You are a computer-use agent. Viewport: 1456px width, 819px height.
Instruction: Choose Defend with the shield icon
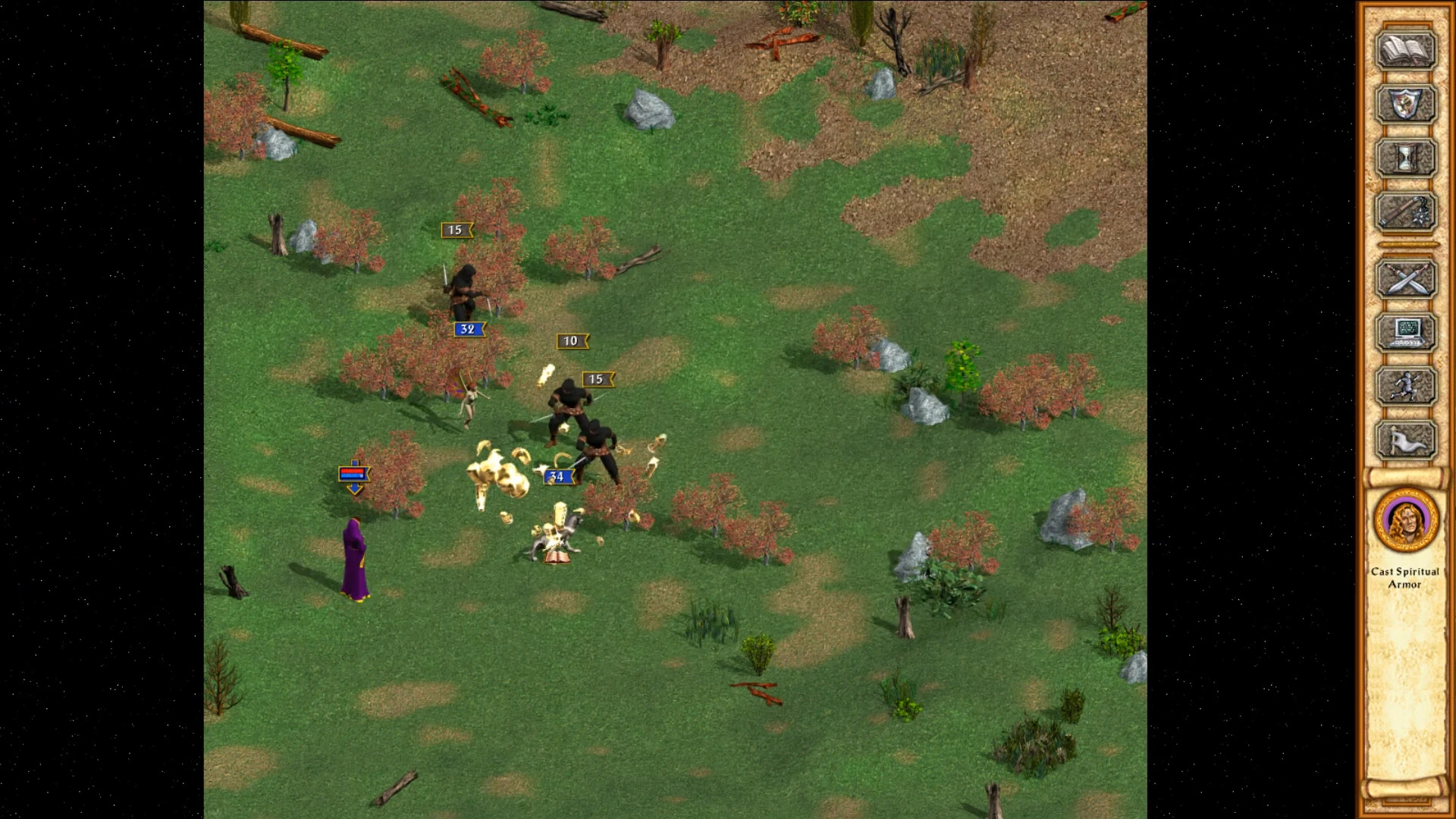(x=1405, y=105)
